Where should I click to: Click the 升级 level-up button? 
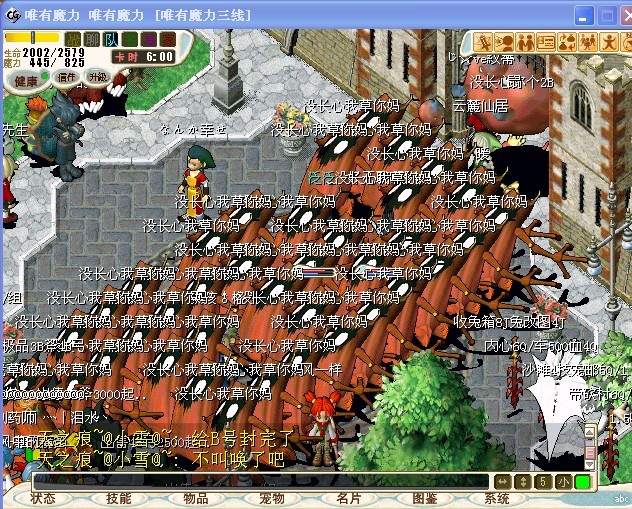pyautogui.click(x=97, y=77)
